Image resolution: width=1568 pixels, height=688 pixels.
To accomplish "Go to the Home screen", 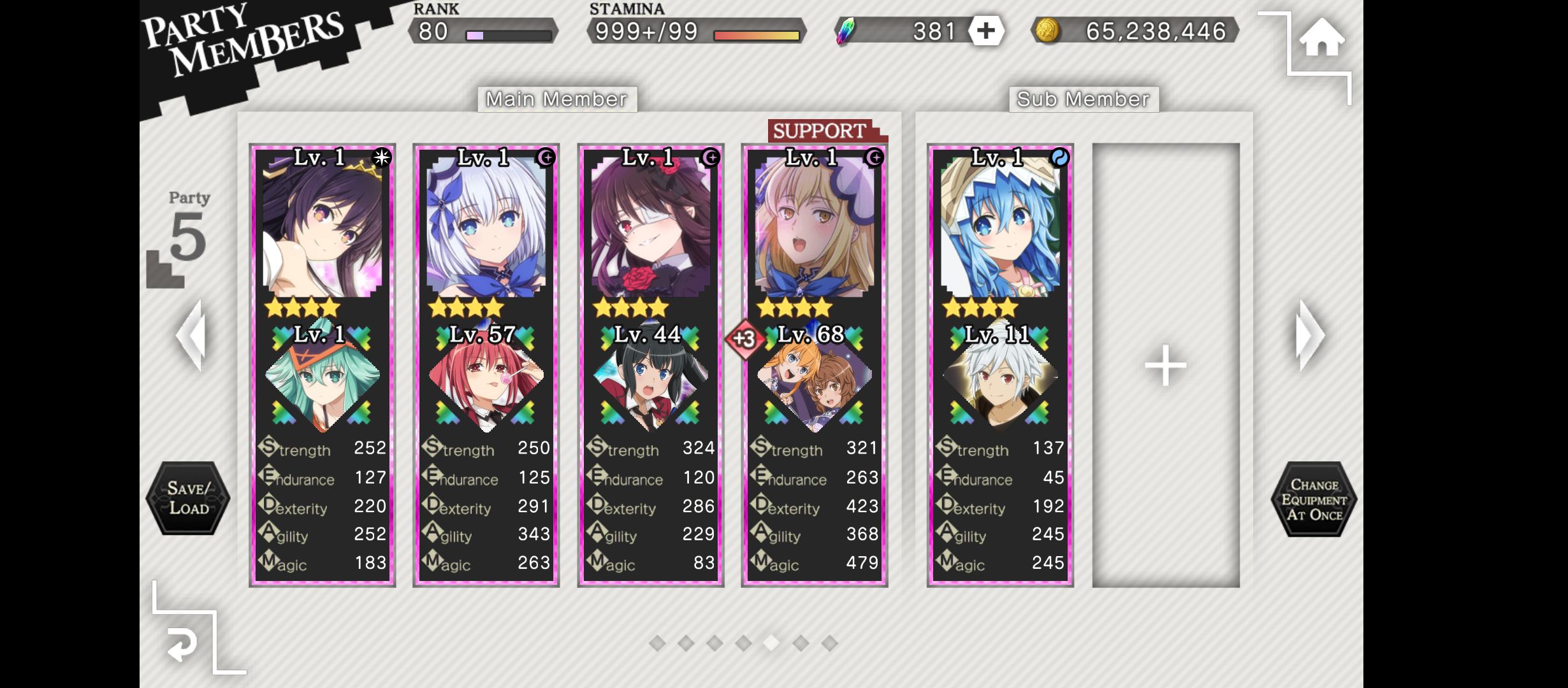I will pyautogui.click(x=1321, y=38).
